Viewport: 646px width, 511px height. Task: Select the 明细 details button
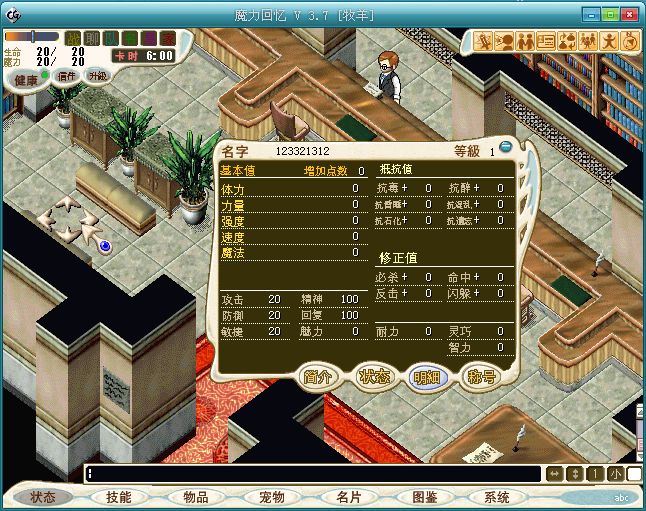(427, 377)
